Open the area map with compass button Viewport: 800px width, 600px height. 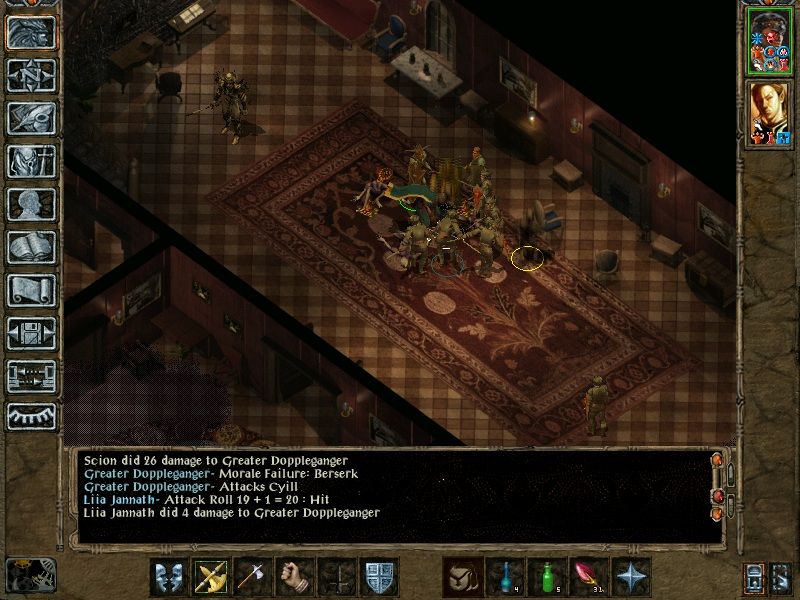point(31,75)
